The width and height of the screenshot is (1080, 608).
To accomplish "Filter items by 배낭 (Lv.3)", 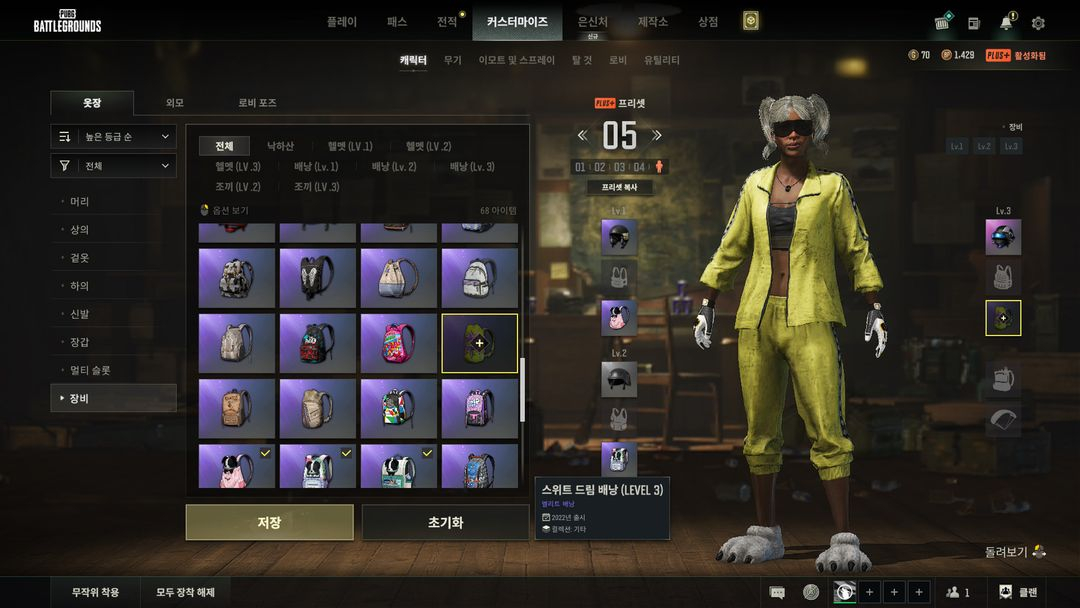I will 472,166.
